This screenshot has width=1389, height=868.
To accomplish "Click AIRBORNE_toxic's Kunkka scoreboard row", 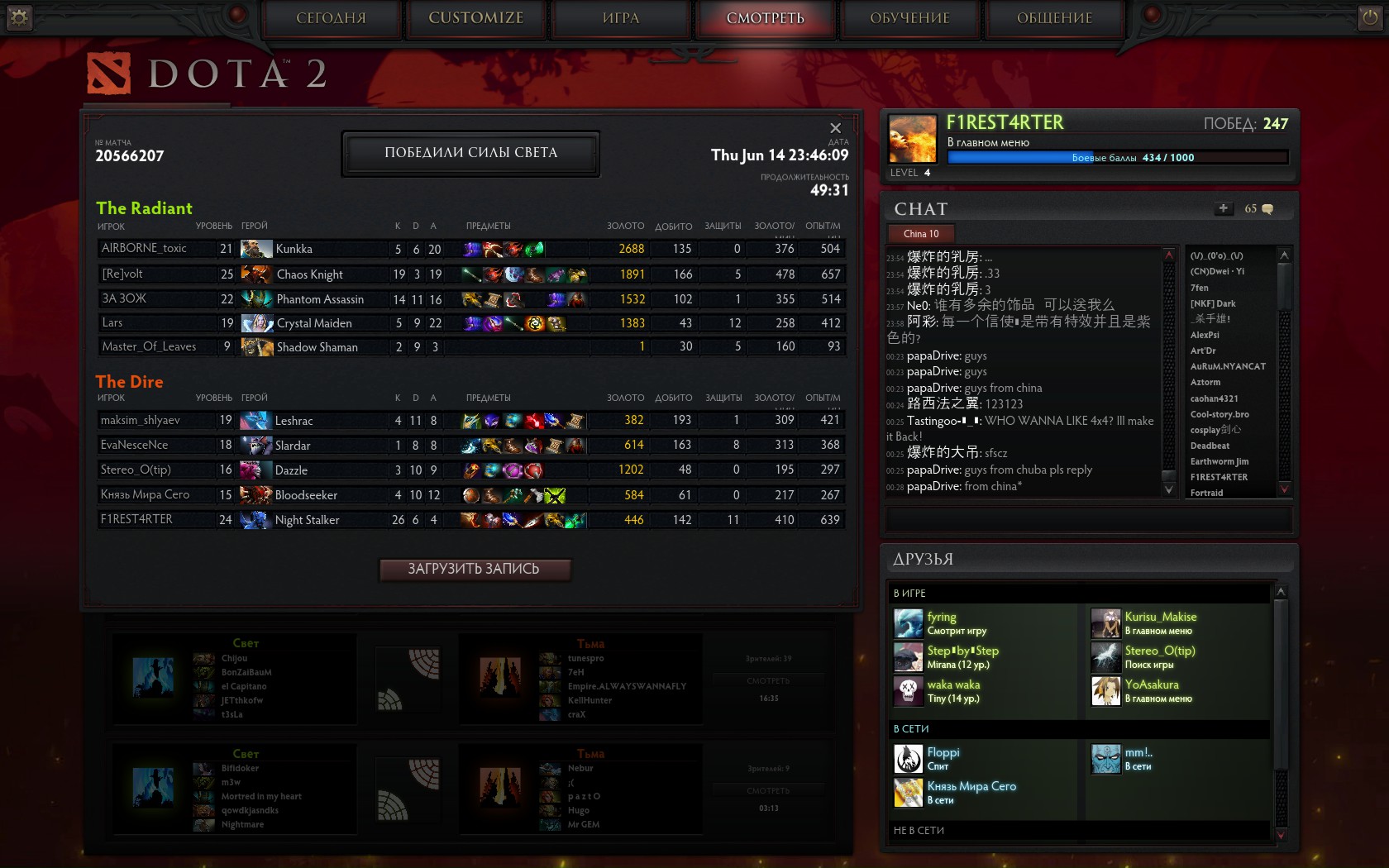I will point(471,249).
